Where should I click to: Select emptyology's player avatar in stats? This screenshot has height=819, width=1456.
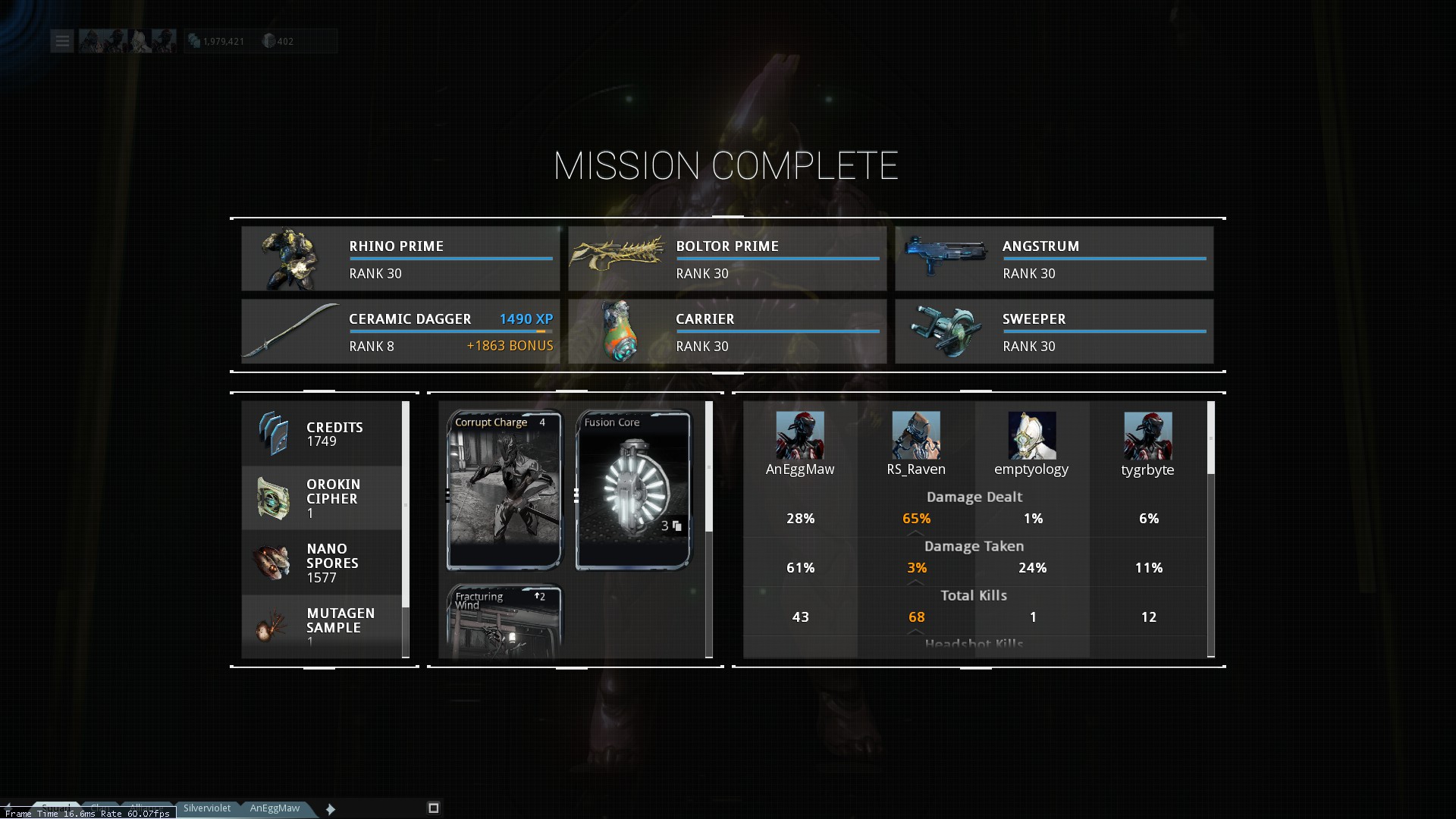click(x=1031, y=435)
